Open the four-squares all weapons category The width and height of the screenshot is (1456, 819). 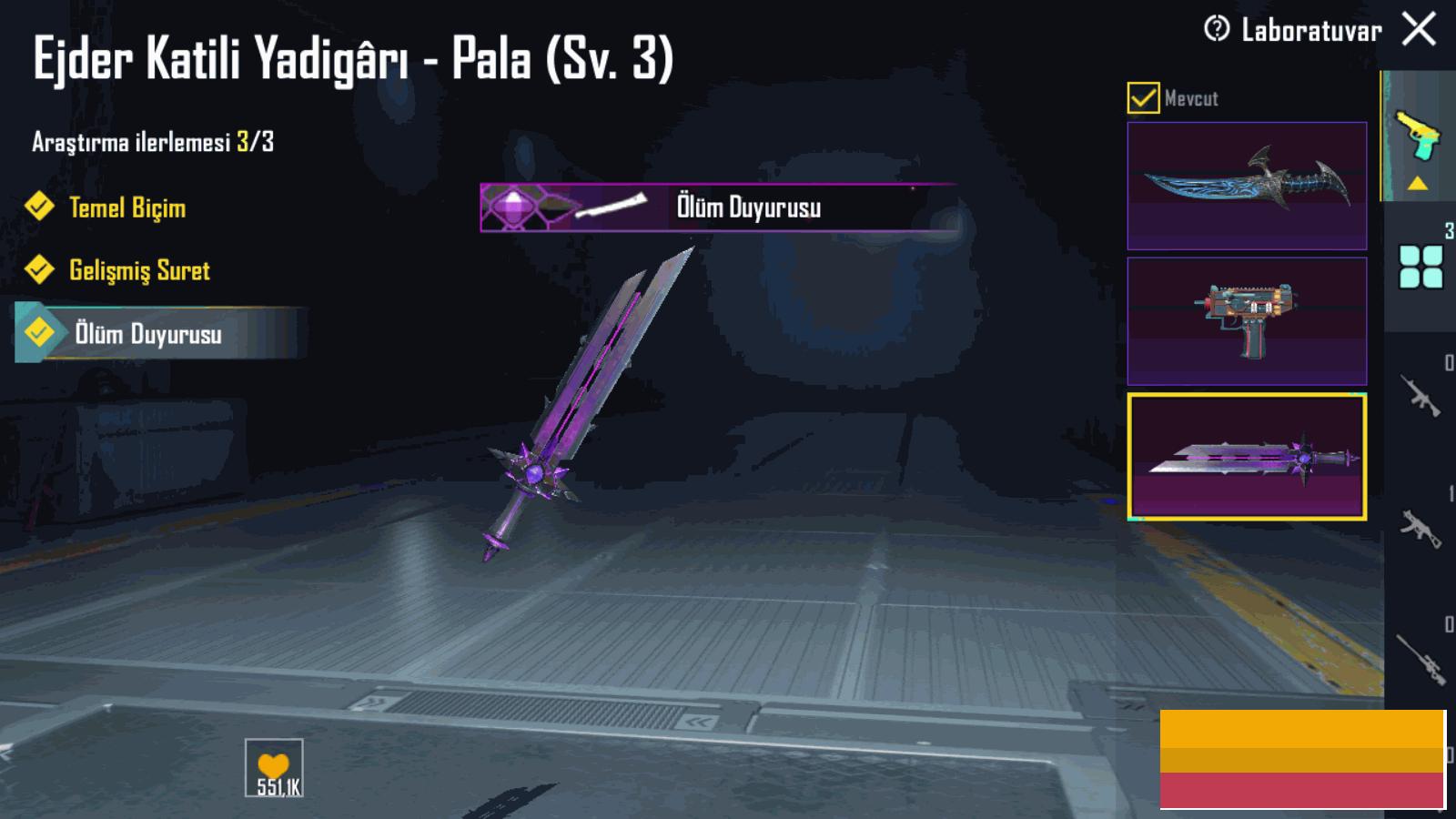pyautogui.click(x=1421, y=268)
